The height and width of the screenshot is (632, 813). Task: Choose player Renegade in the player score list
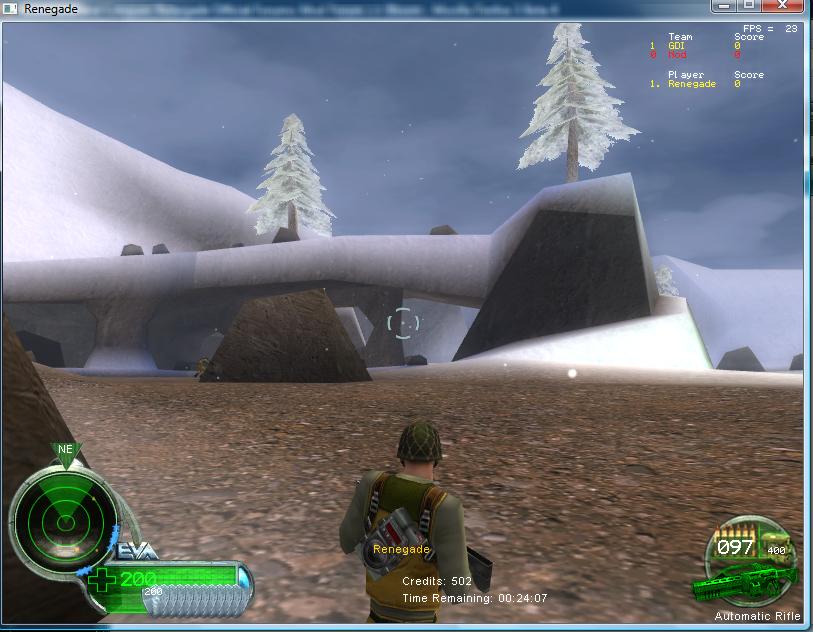(x=694, y=84)
